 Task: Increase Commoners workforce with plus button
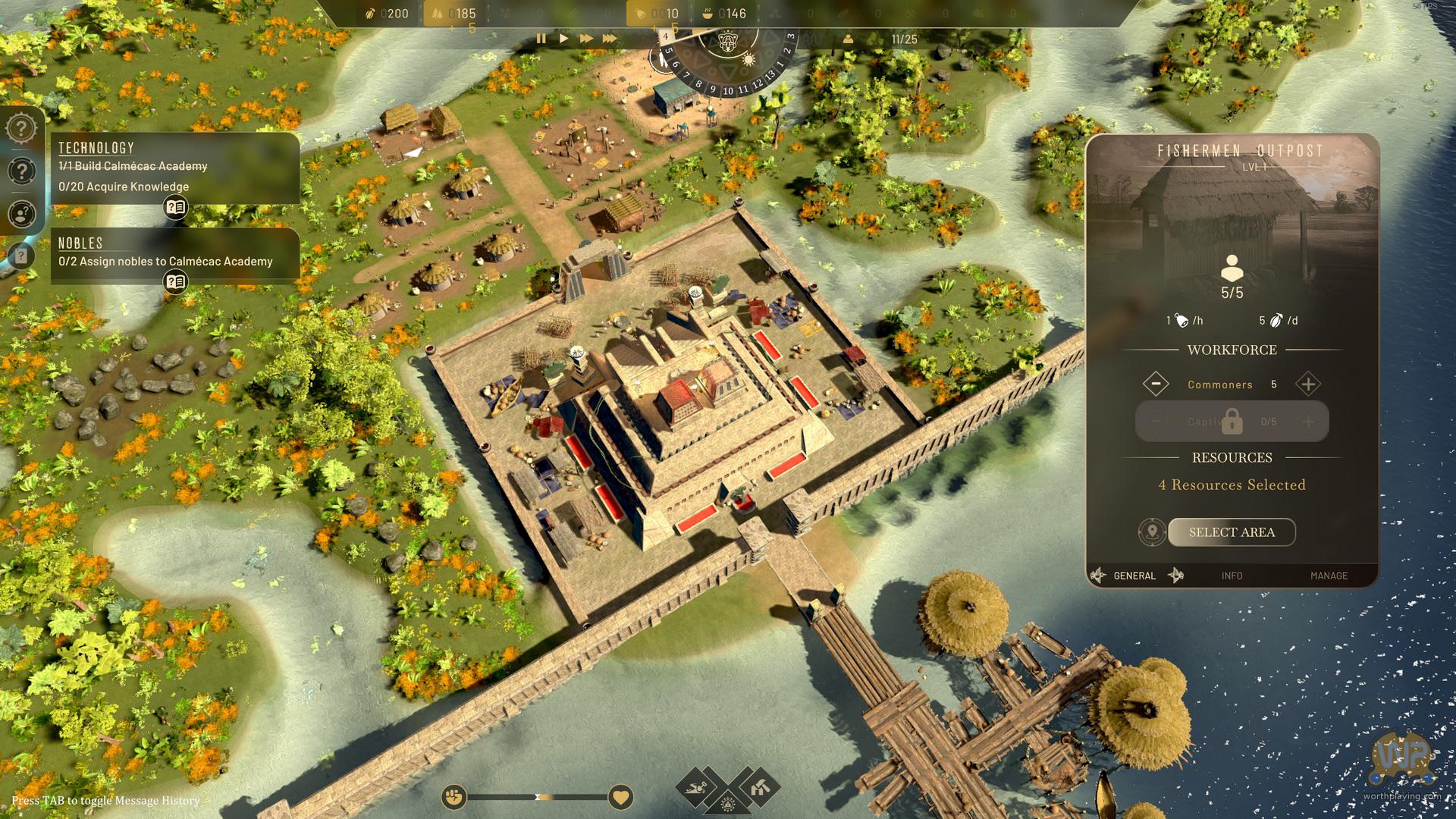1308,384
